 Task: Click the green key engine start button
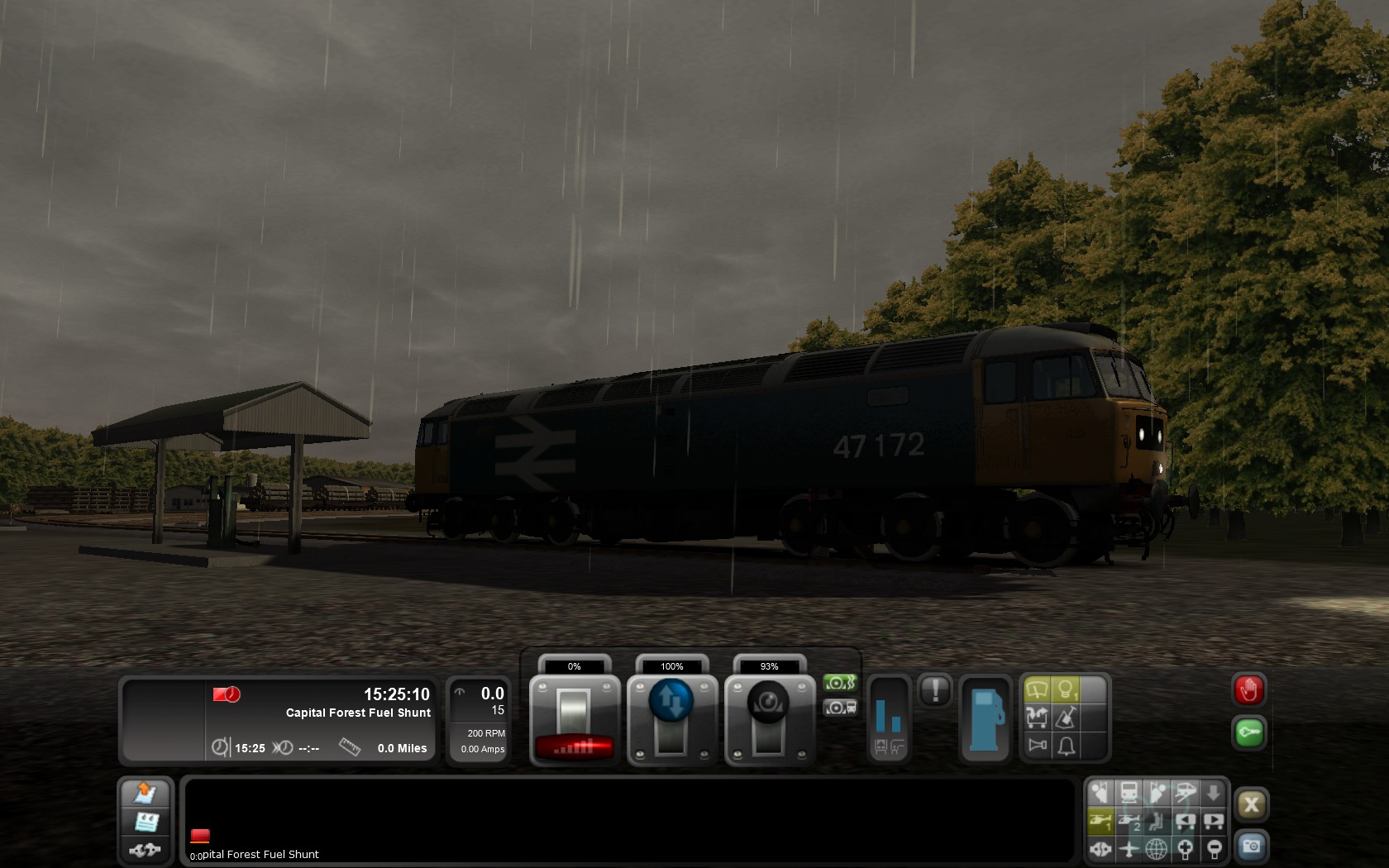(1248, 732)
